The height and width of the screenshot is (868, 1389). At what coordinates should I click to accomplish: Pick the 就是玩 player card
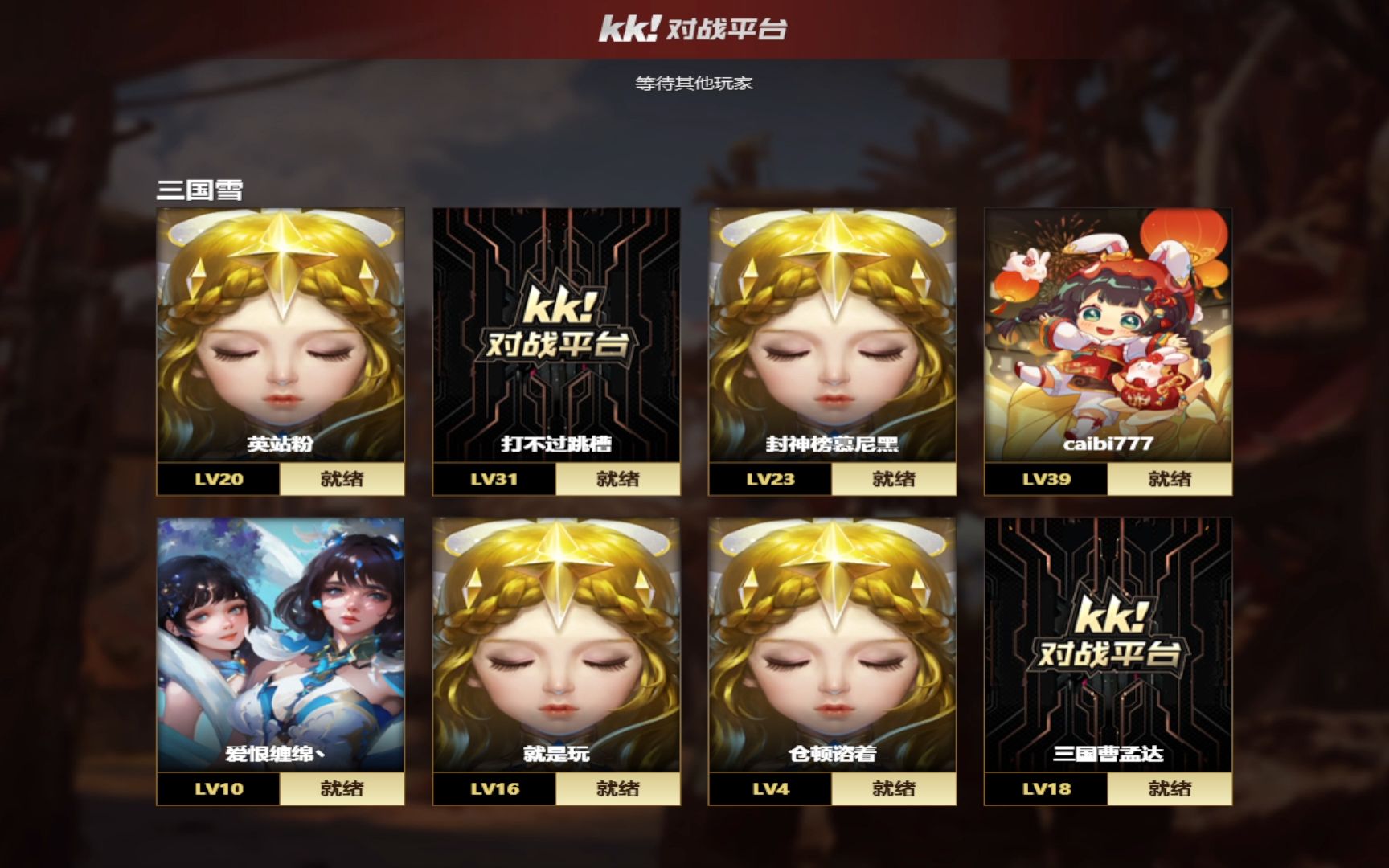point(556,645)
